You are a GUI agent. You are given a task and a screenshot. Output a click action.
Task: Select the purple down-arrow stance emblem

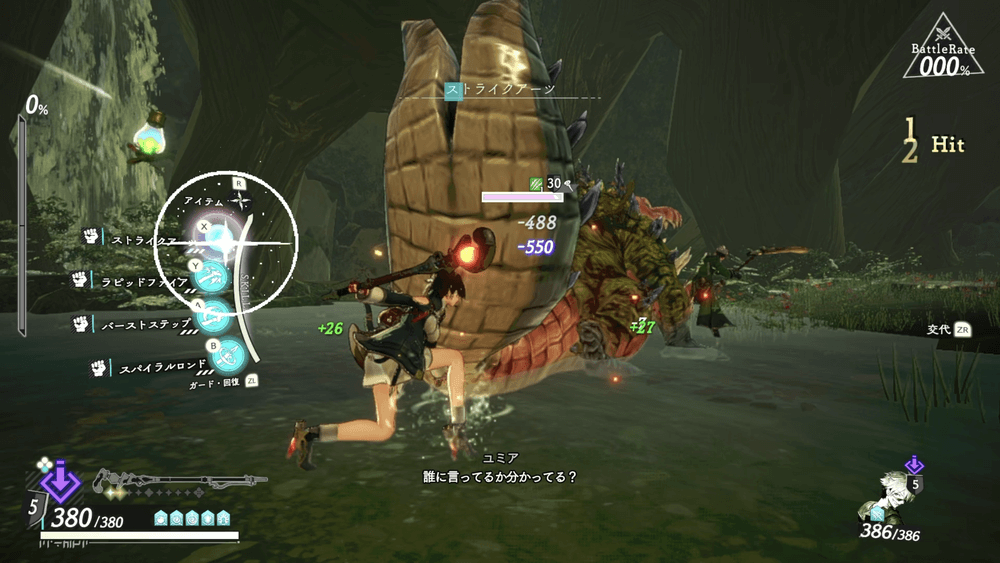point(60,481)
